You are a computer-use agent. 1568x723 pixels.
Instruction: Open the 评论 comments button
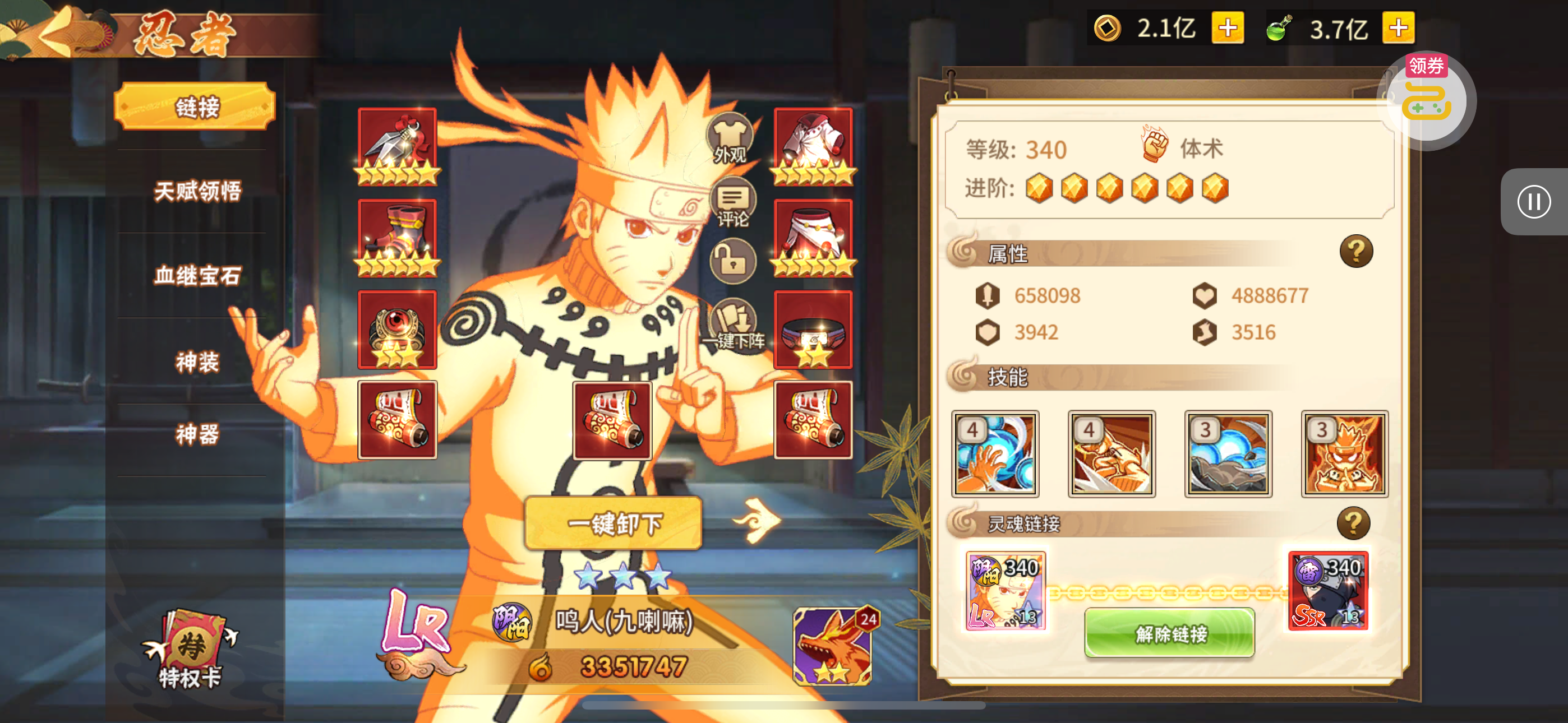(x=732, y=203)
